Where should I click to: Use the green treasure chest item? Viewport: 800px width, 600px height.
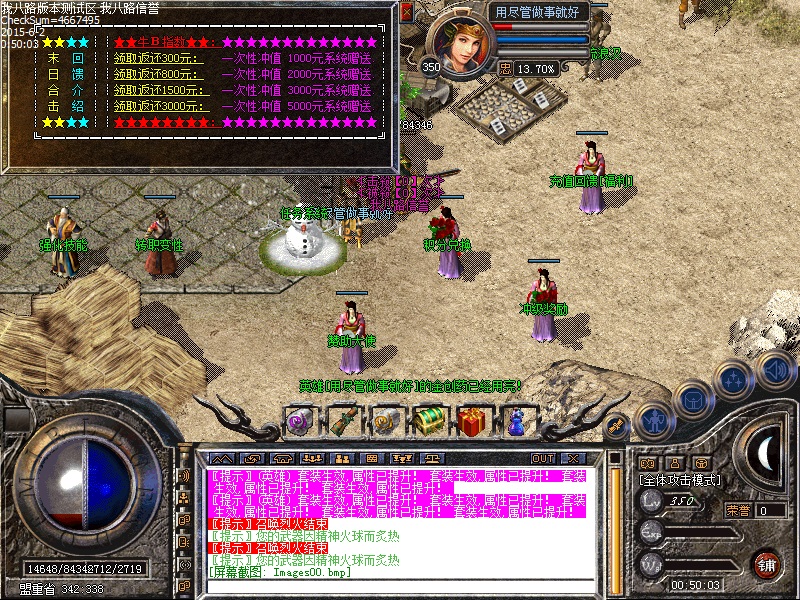tap(430, 420)
